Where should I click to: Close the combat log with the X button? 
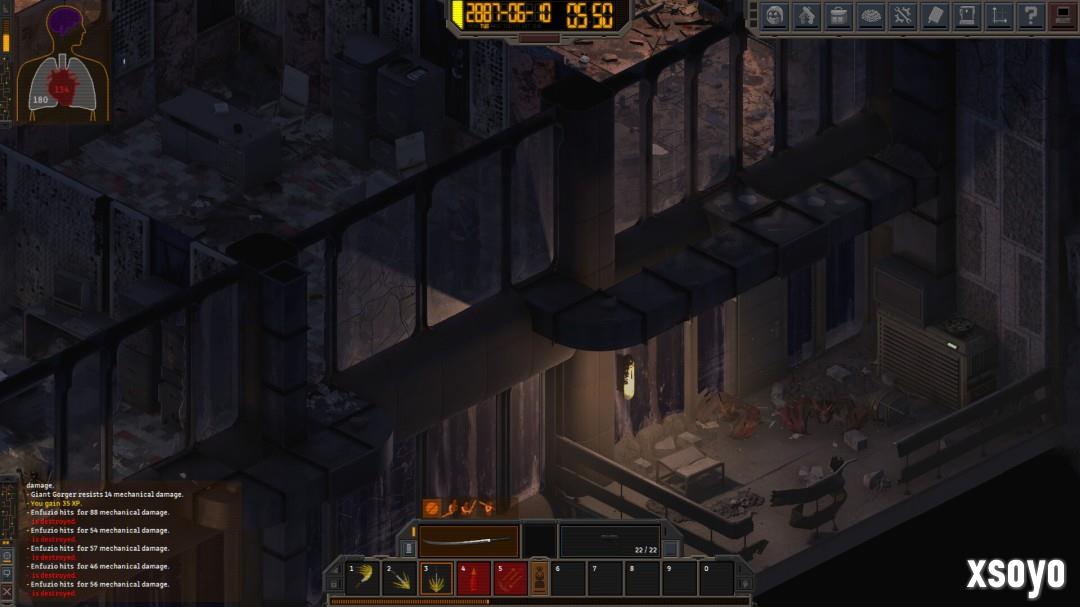point(7,592)
